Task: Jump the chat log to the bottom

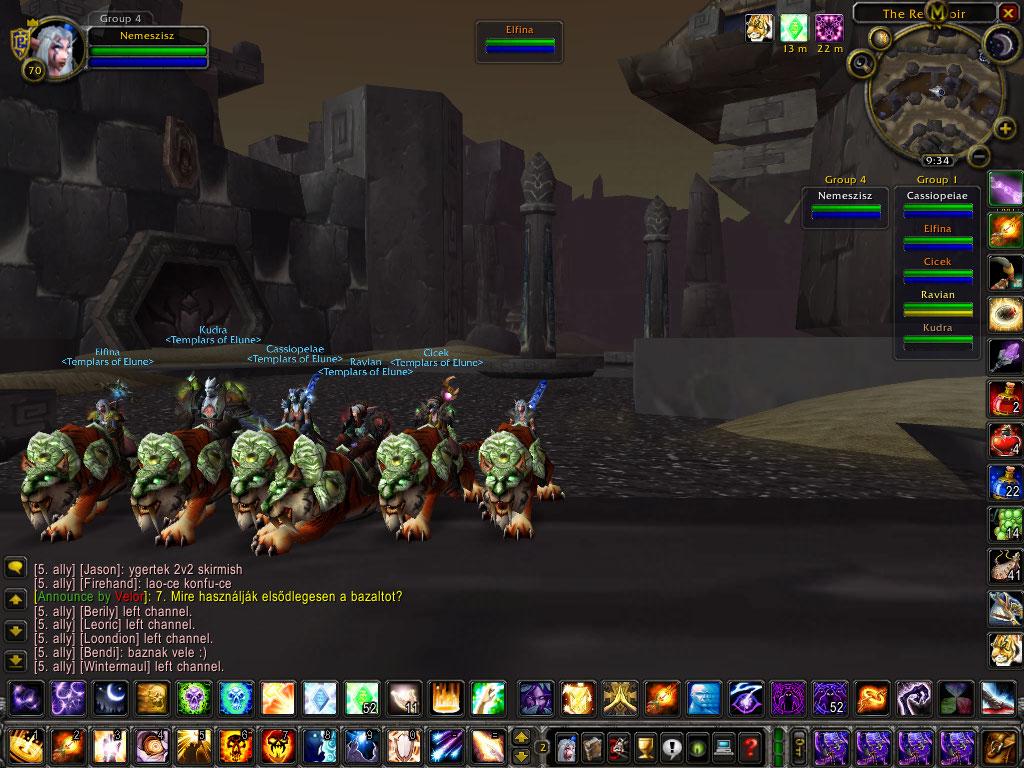Action: pyautogui.click(x=15, y=661)
